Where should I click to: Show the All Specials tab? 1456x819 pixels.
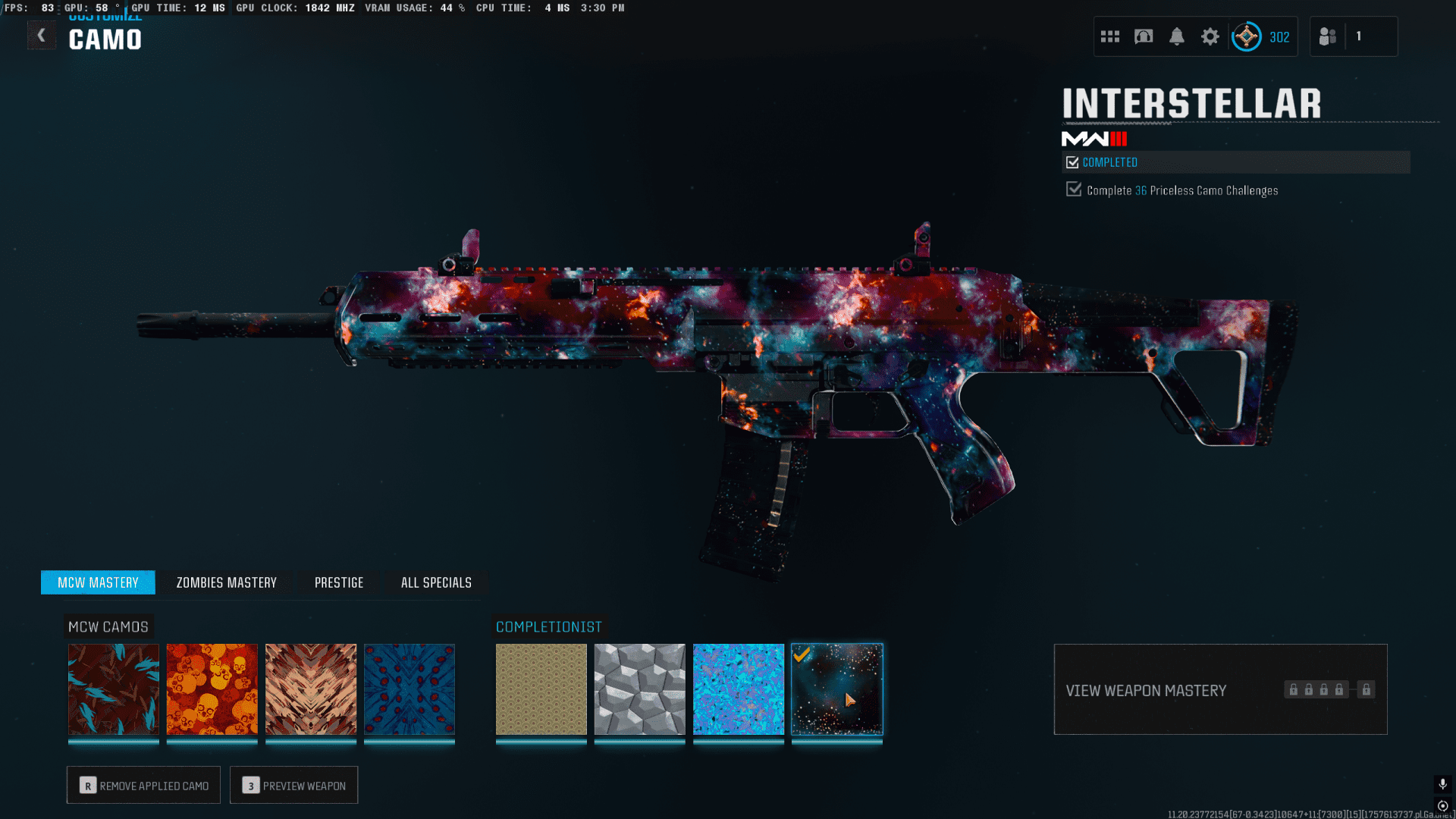[436, 582]
